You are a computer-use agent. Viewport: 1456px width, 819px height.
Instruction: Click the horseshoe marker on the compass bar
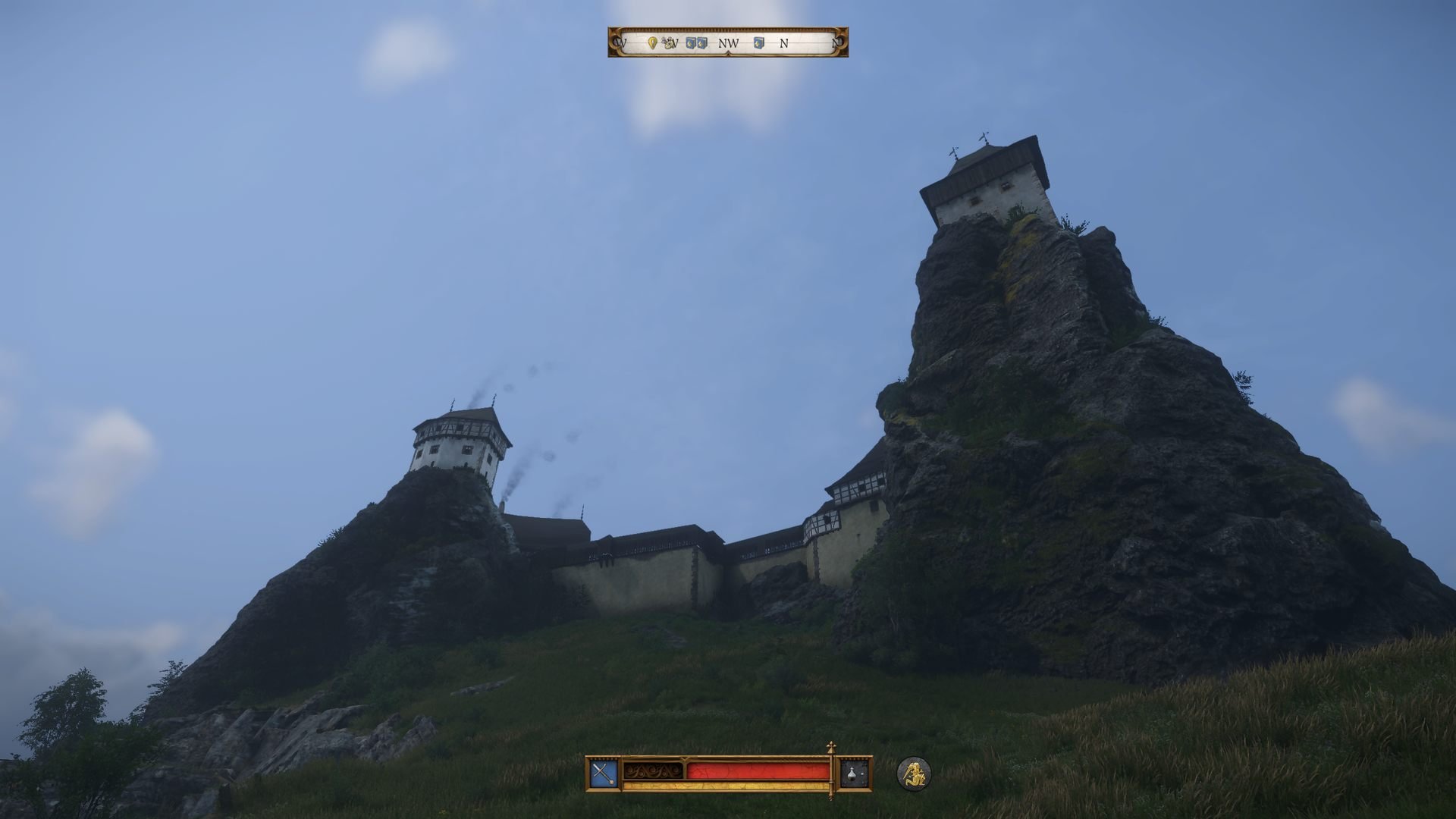click(669, 44)
